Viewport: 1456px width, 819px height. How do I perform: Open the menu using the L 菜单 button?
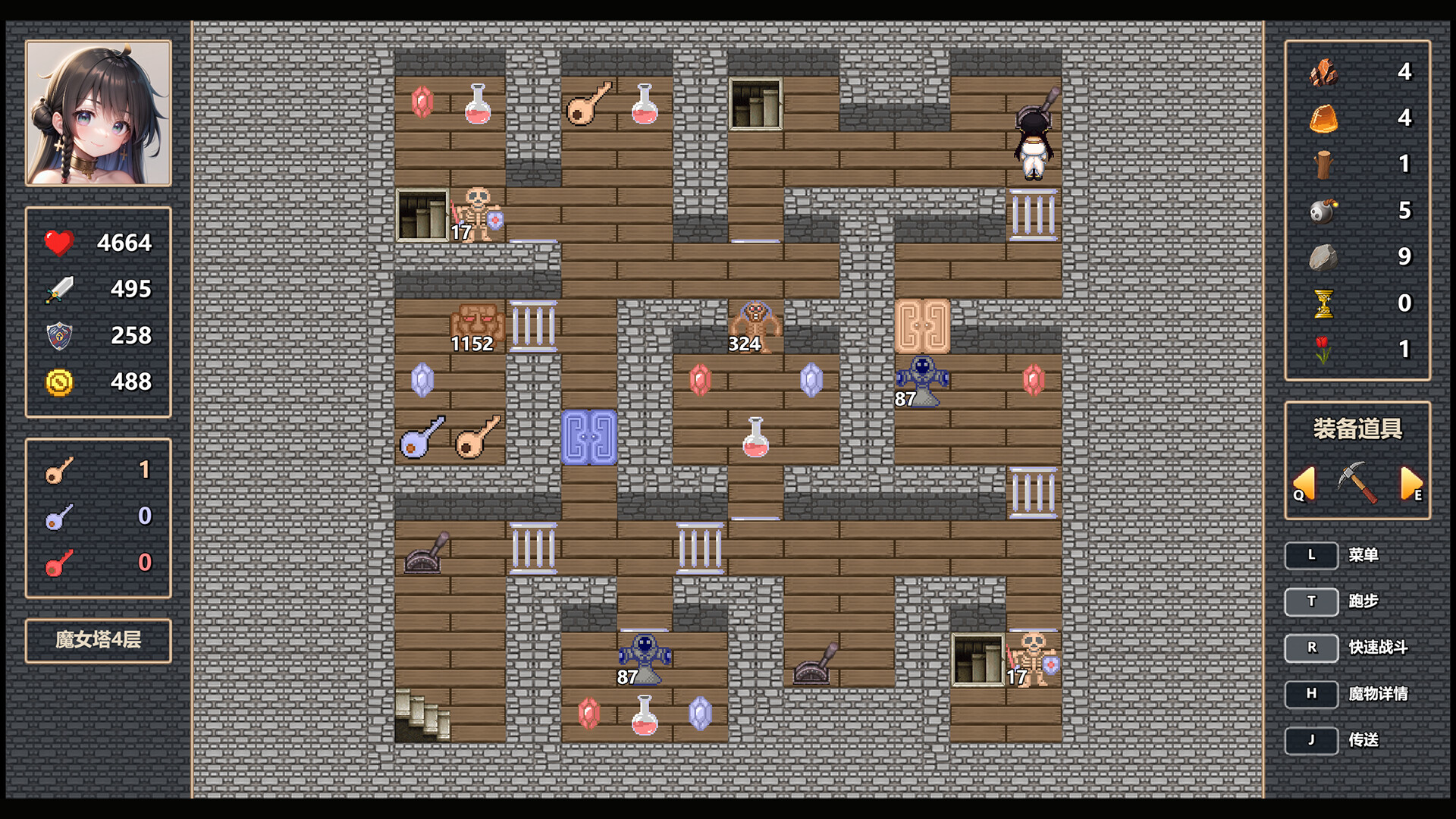pyautogui.click(x=1311, y=555)
